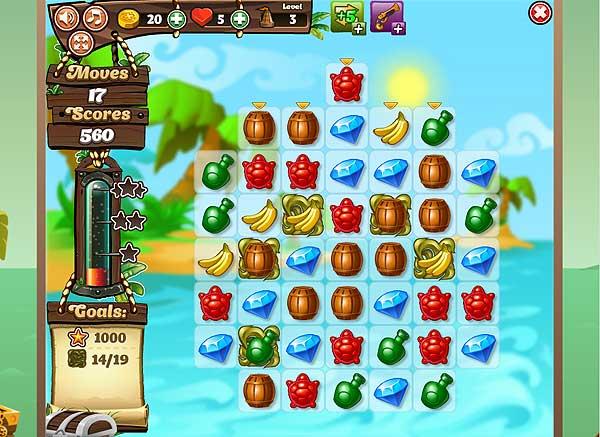
Task: Select the green bottle tile wrapped in leaves
Action: coord(259,344)
